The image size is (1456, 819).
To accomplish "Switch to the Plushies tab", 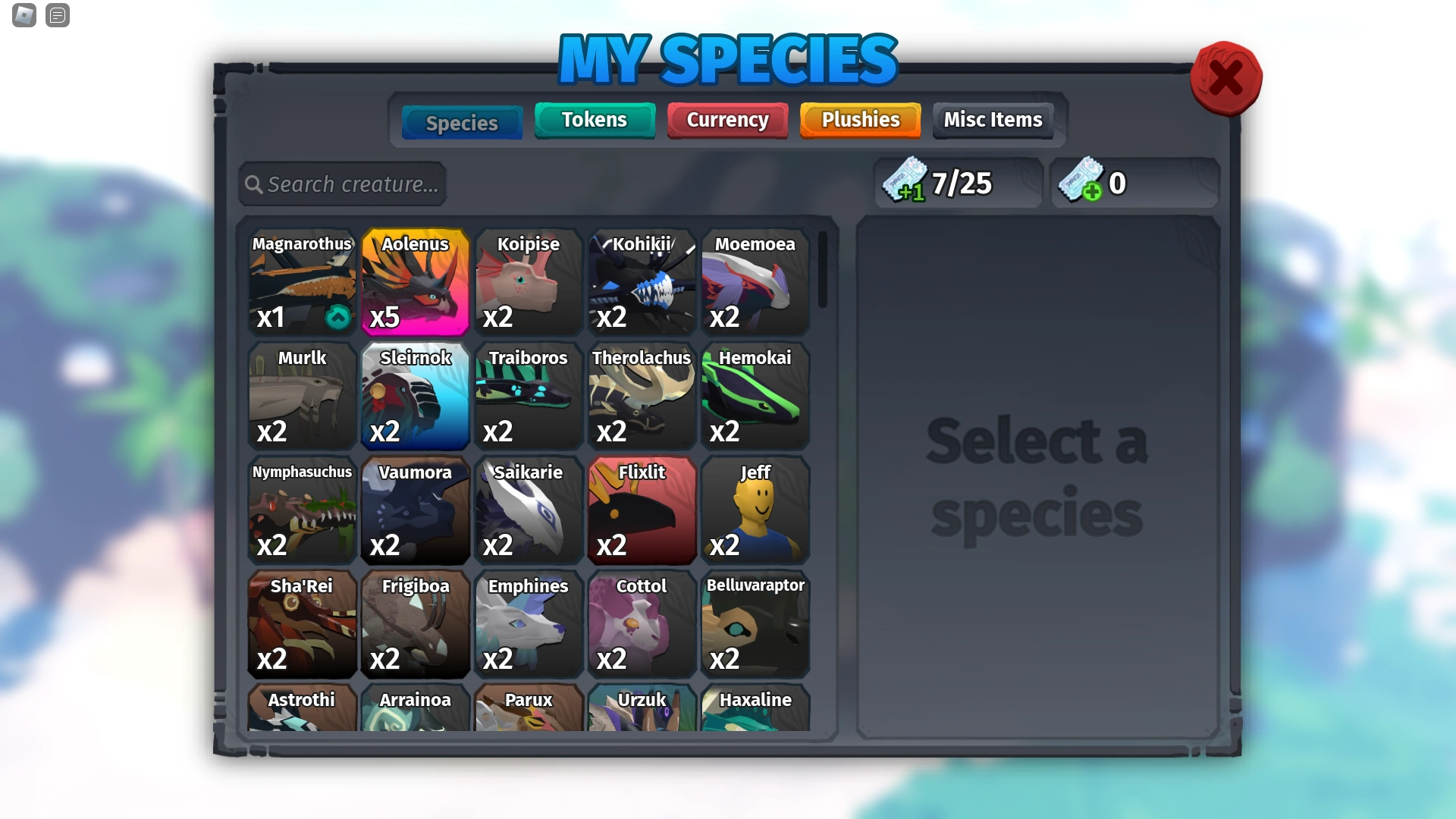I will 859,120.
